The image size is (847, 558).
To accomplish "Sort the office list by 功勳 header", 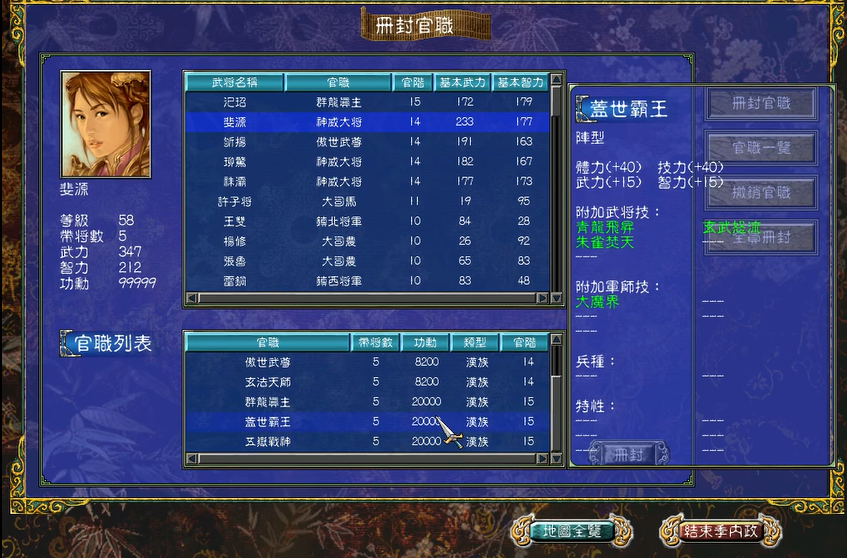I will (x=426, y=342).
